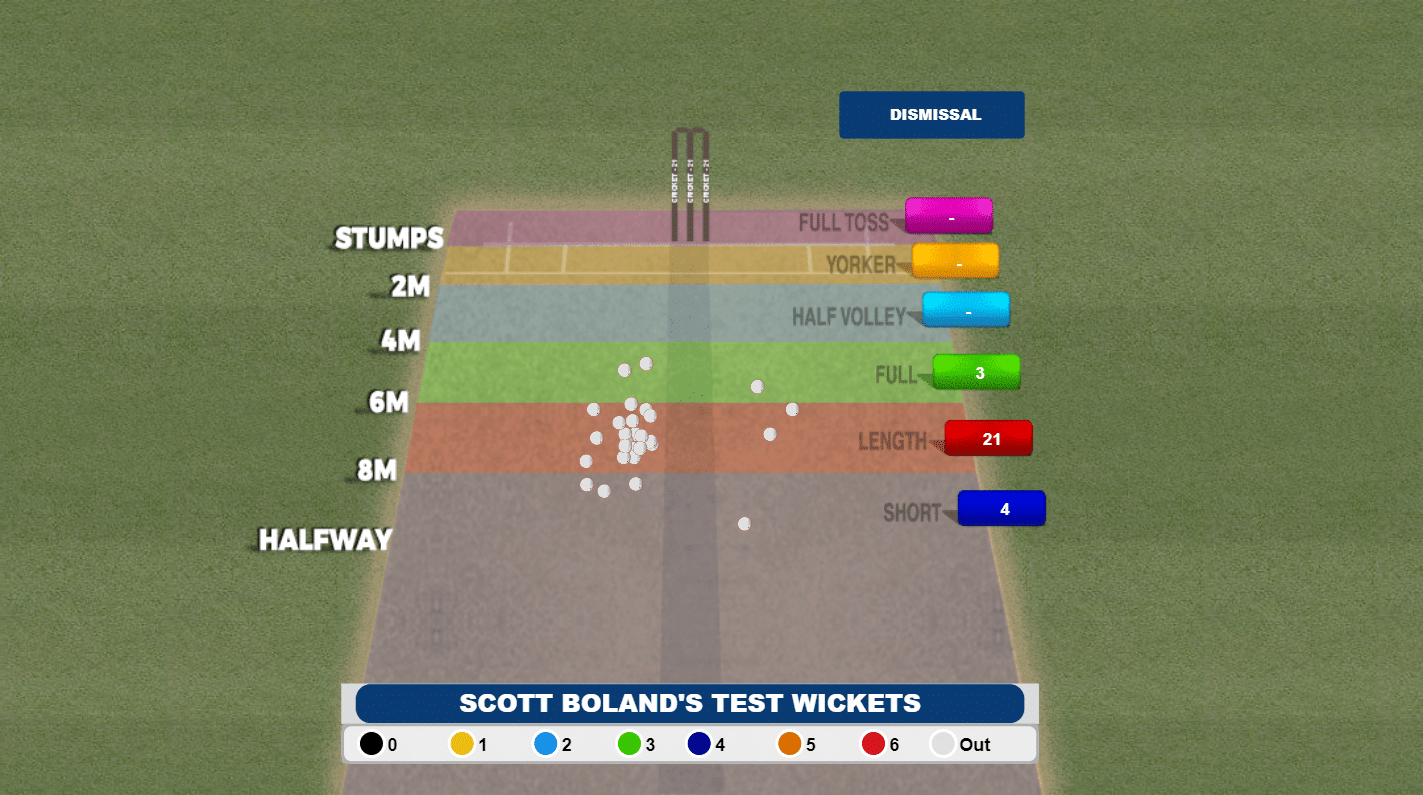
Task: Choose the blue Short badge showing 4
Action: 1002,509
